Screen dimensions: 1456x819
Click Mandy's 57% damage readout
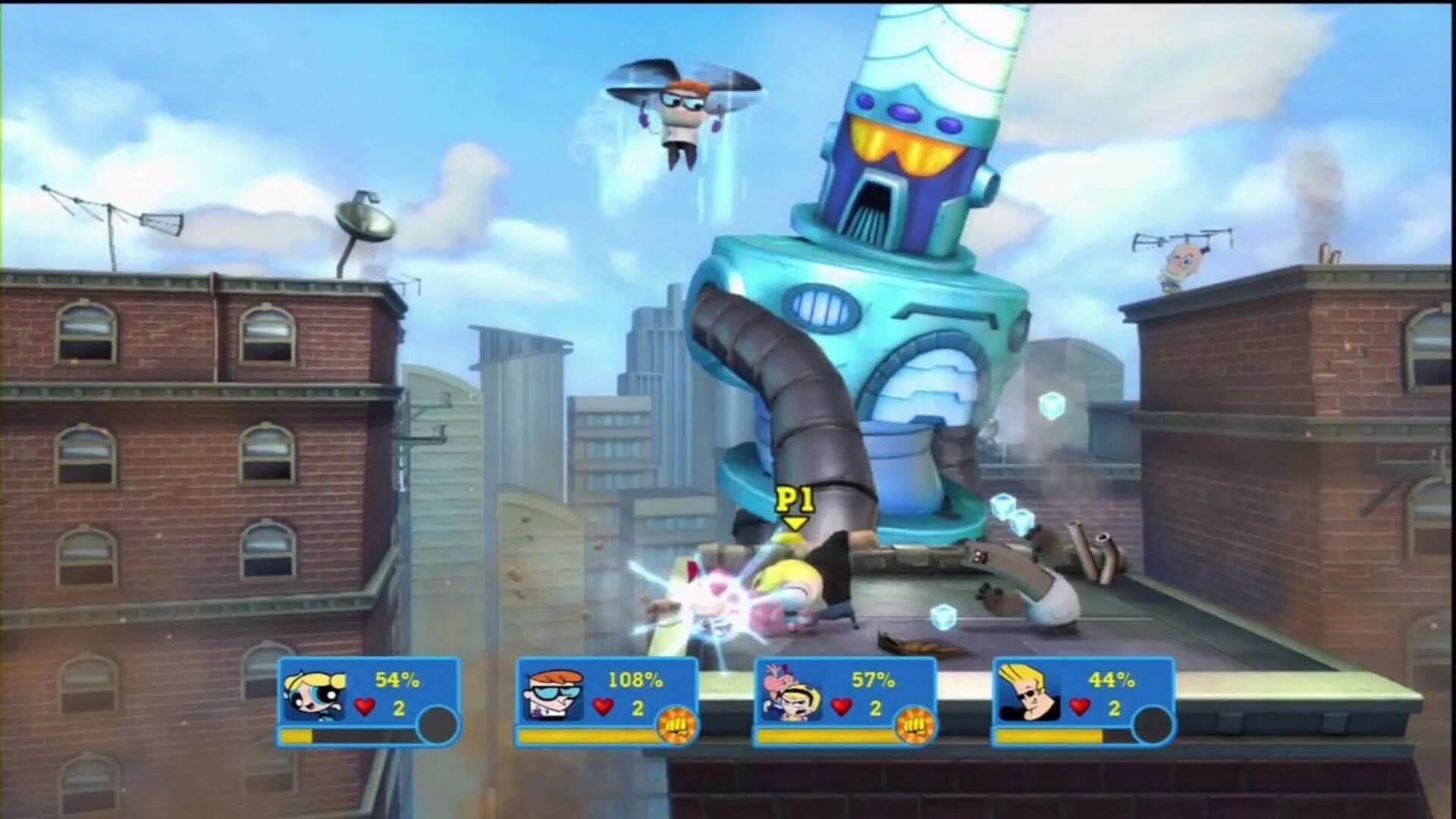874,681
